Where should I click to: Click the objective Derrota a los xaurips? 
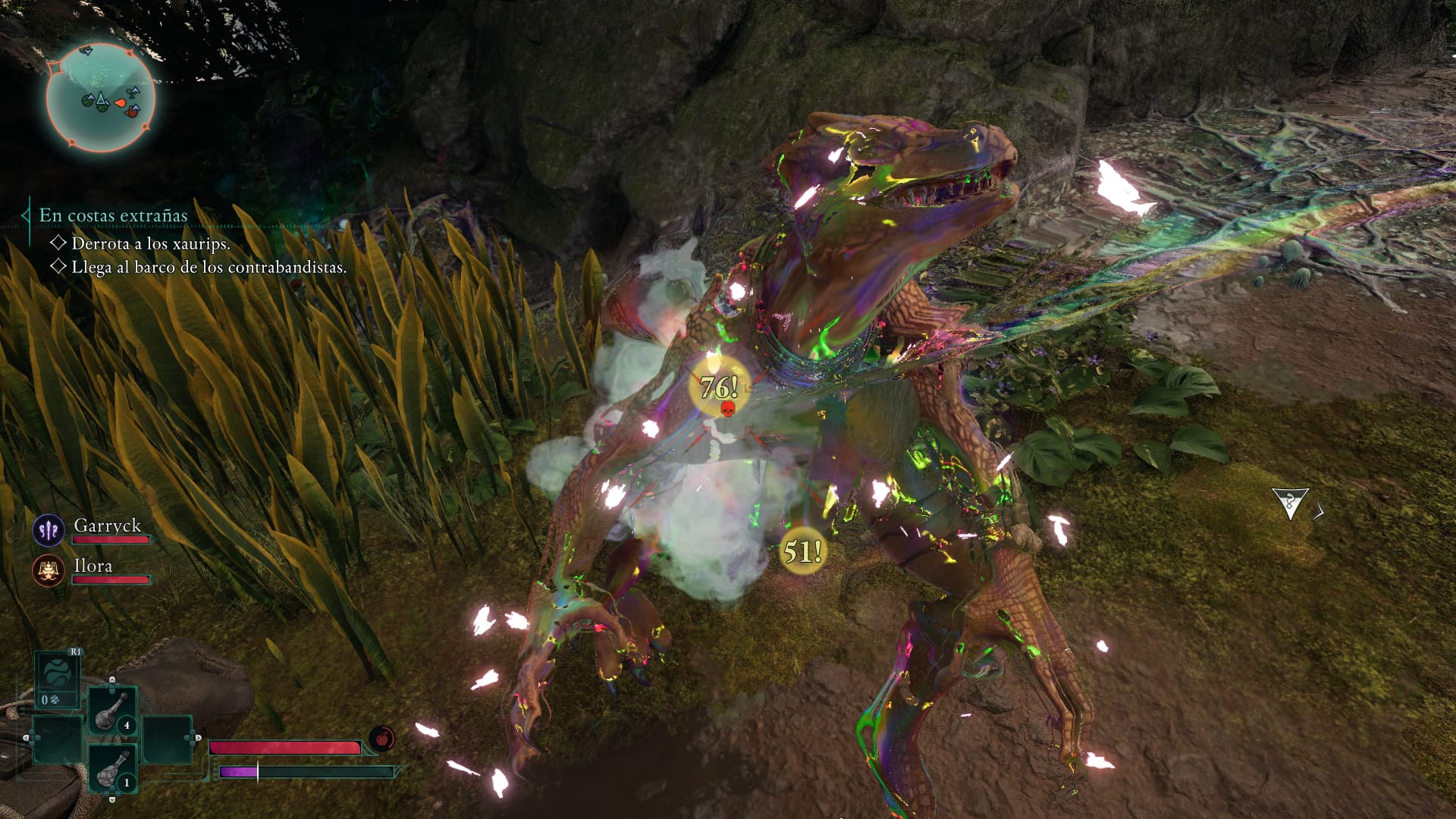coord(150,243)
